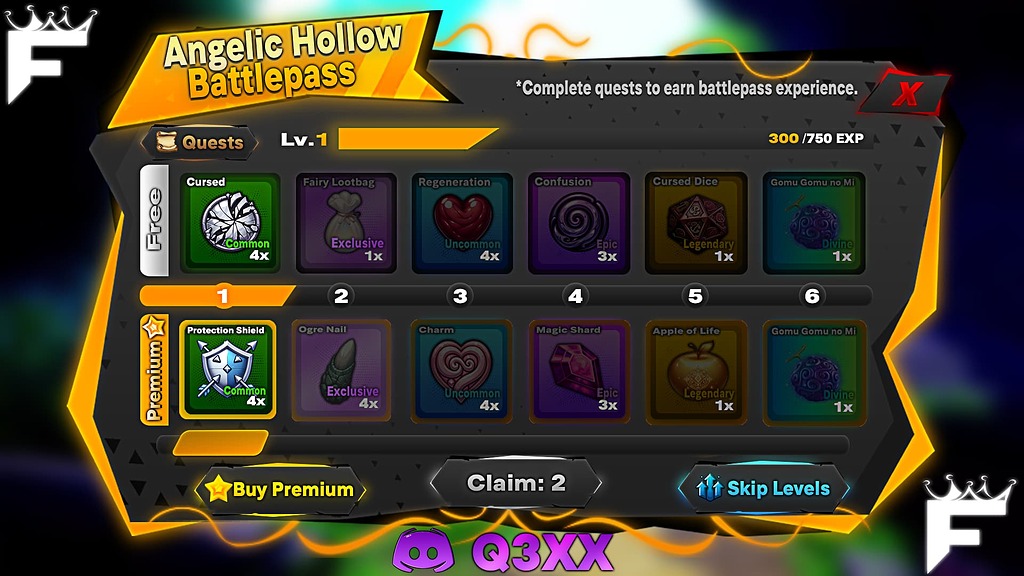Open the Quests panel
This screenshot has width=1024, height=576.
pos(200,142)
